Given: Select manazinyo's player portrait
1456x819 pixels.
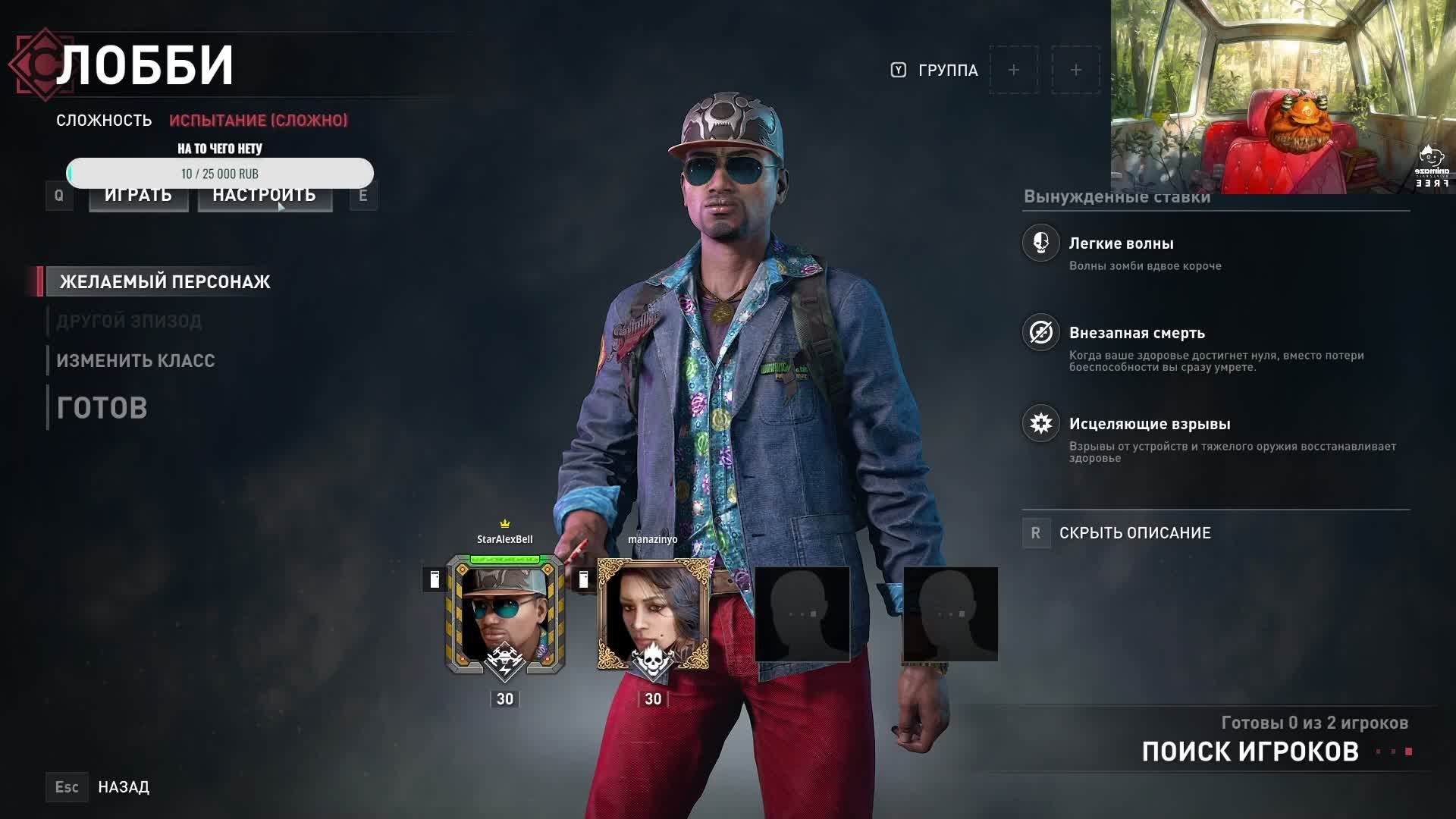Looking at the screenshot, I should click(653, 614).
